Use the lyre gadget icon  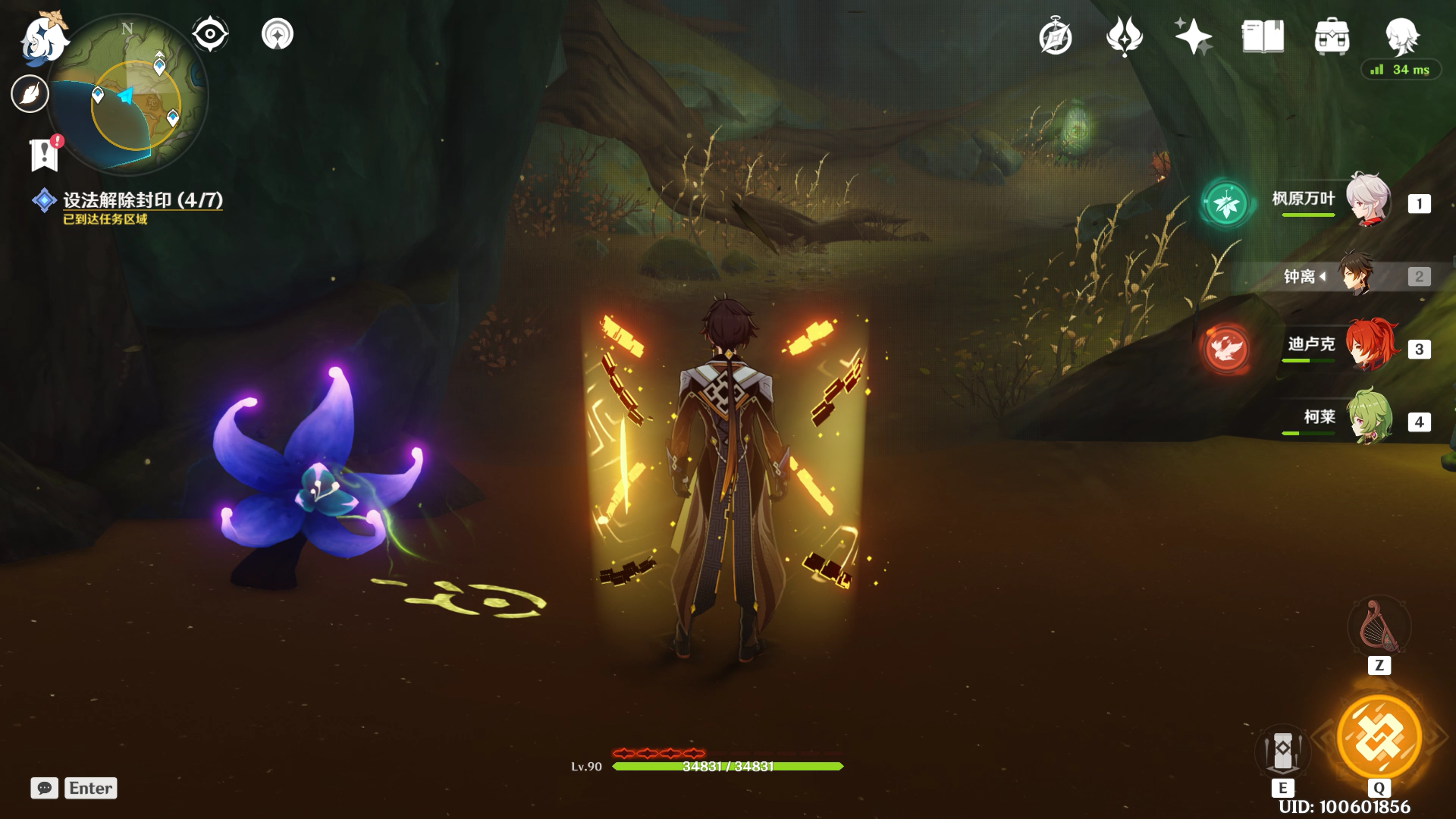(1379, 627)
